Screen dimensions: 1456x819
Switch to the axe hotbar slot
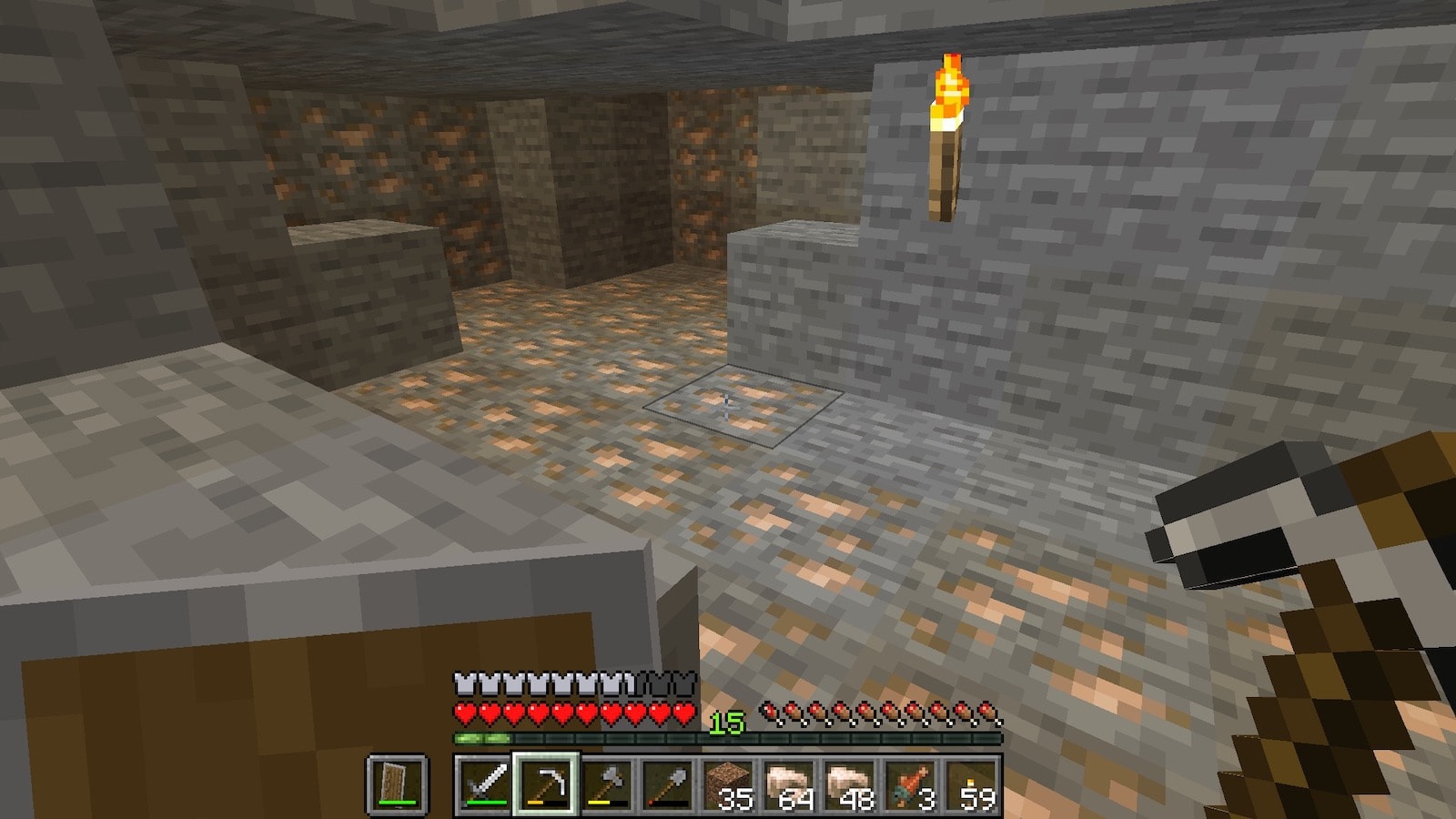coord(606,784)
